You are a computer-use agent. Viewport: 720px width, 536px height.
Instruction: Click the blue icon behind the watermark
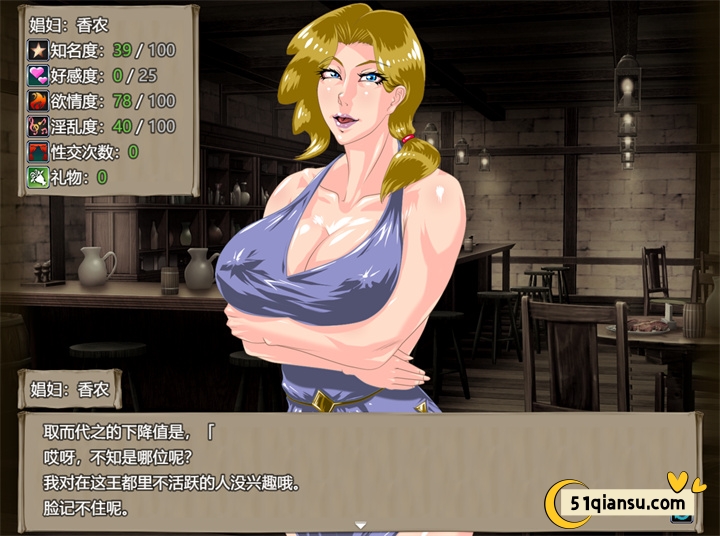(683, 517)
